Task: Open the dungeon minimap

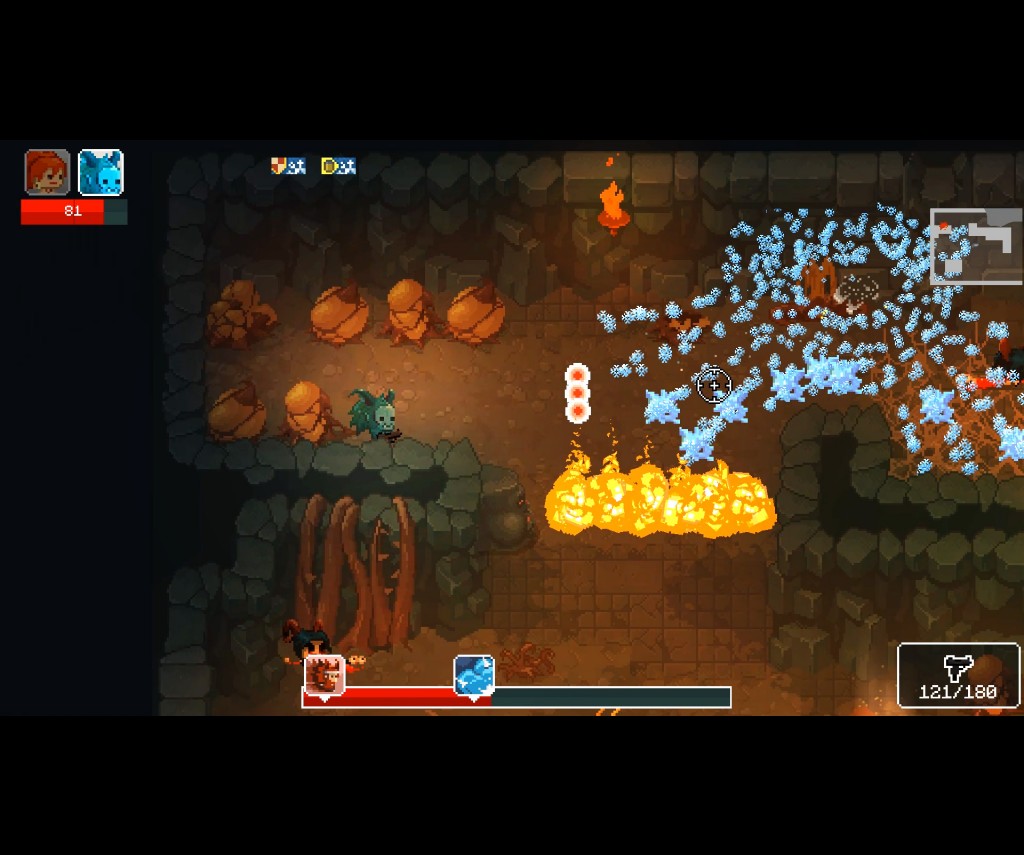Action: point(975,246)
